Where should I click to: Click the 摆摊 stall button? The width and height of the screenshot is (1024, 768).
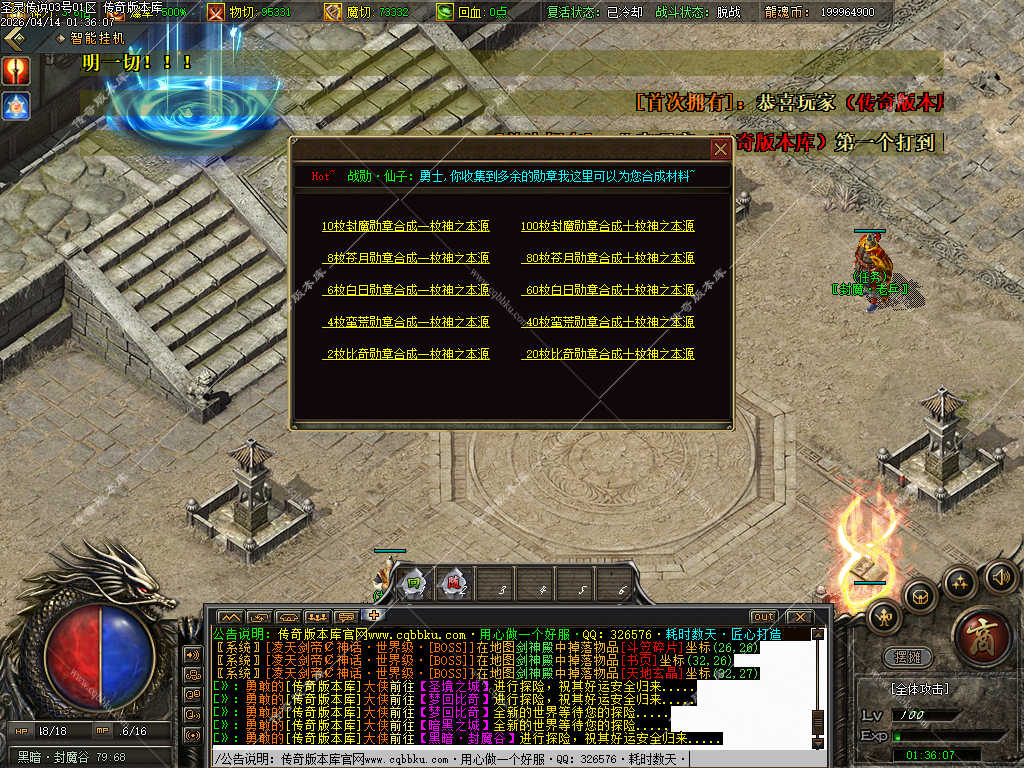point(907,658)
